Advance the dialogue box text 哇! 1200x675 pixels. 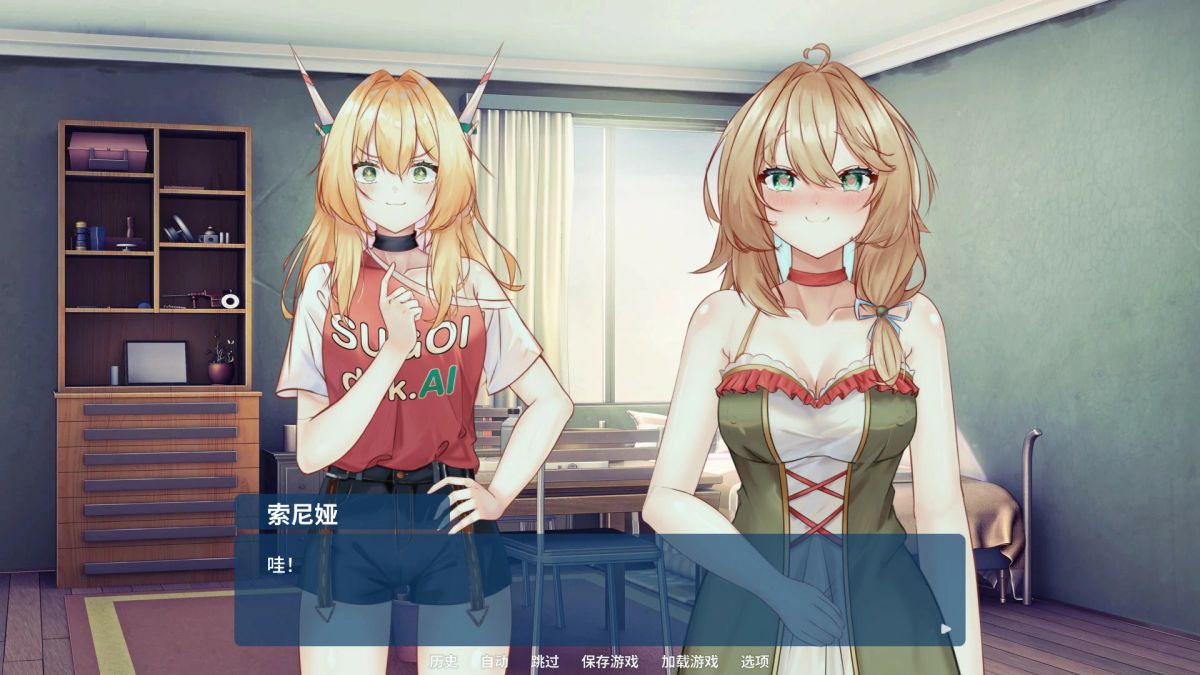(600, 590)
